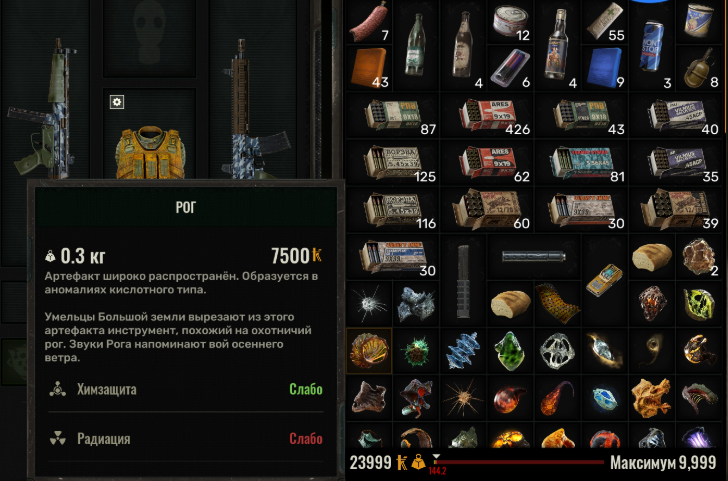Open the armor slot gear settings icon
The height and width of the screenshot is (481, 728).
tap(117, 102)
